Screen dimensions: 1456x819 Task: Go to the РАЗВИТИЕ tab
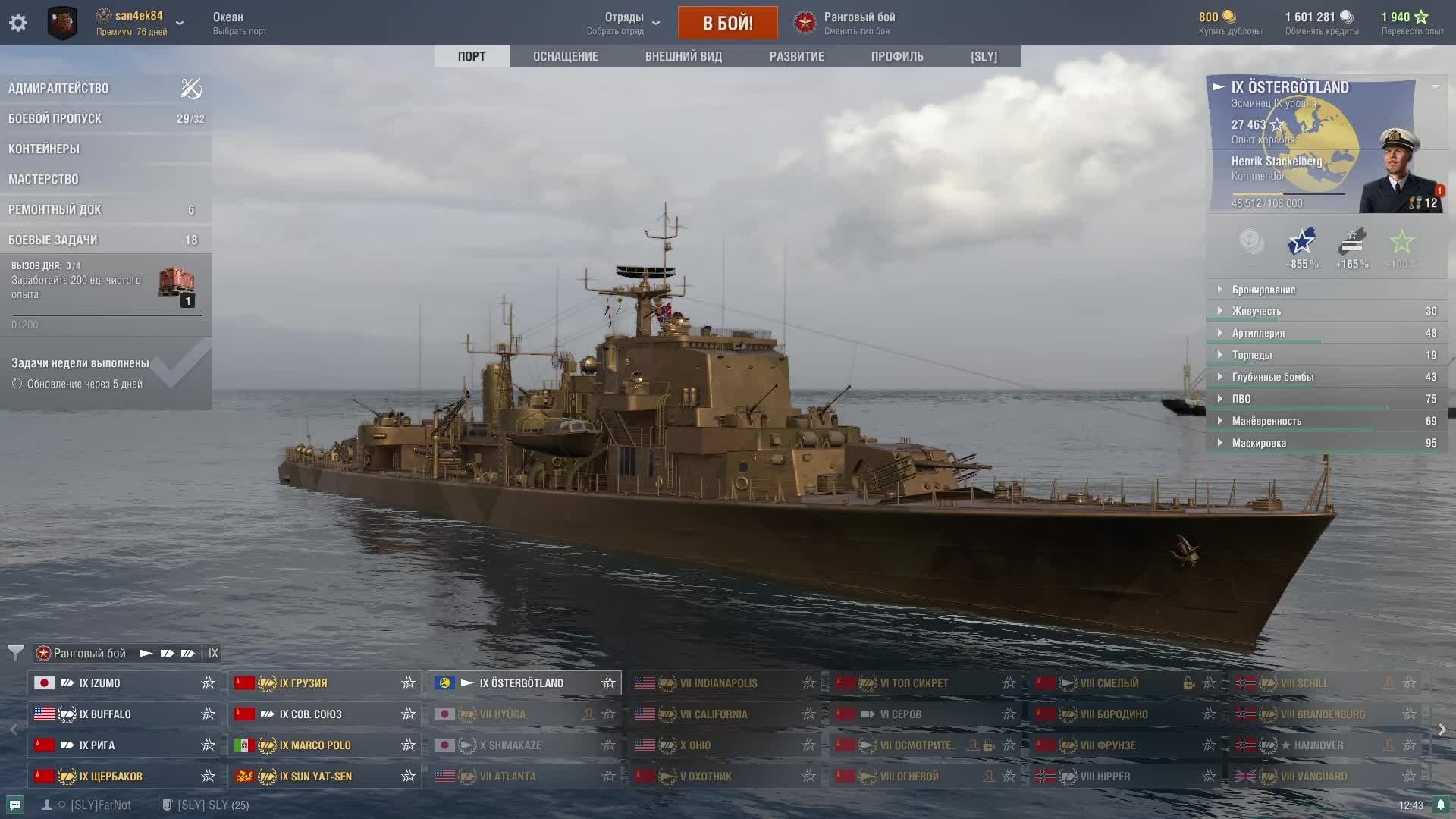click(x=796, y=56)
